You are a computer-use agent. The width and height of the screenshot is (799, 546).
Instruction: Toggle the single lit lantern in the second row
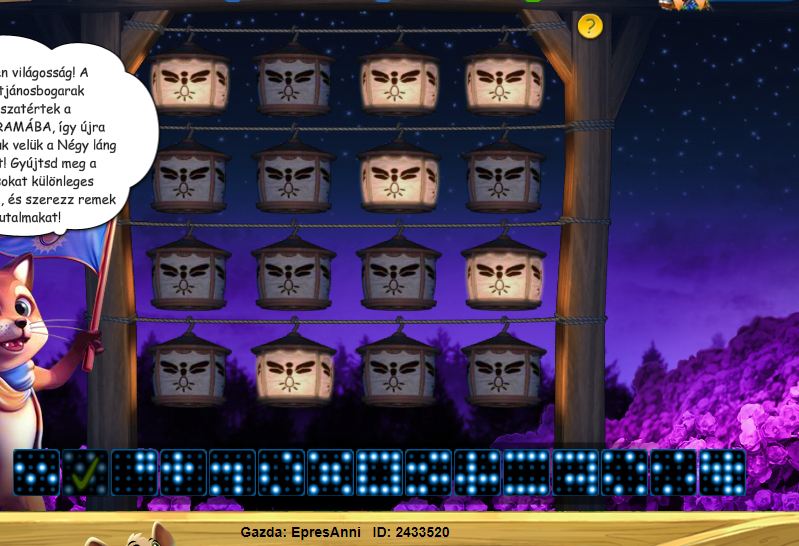pos(398,176)
